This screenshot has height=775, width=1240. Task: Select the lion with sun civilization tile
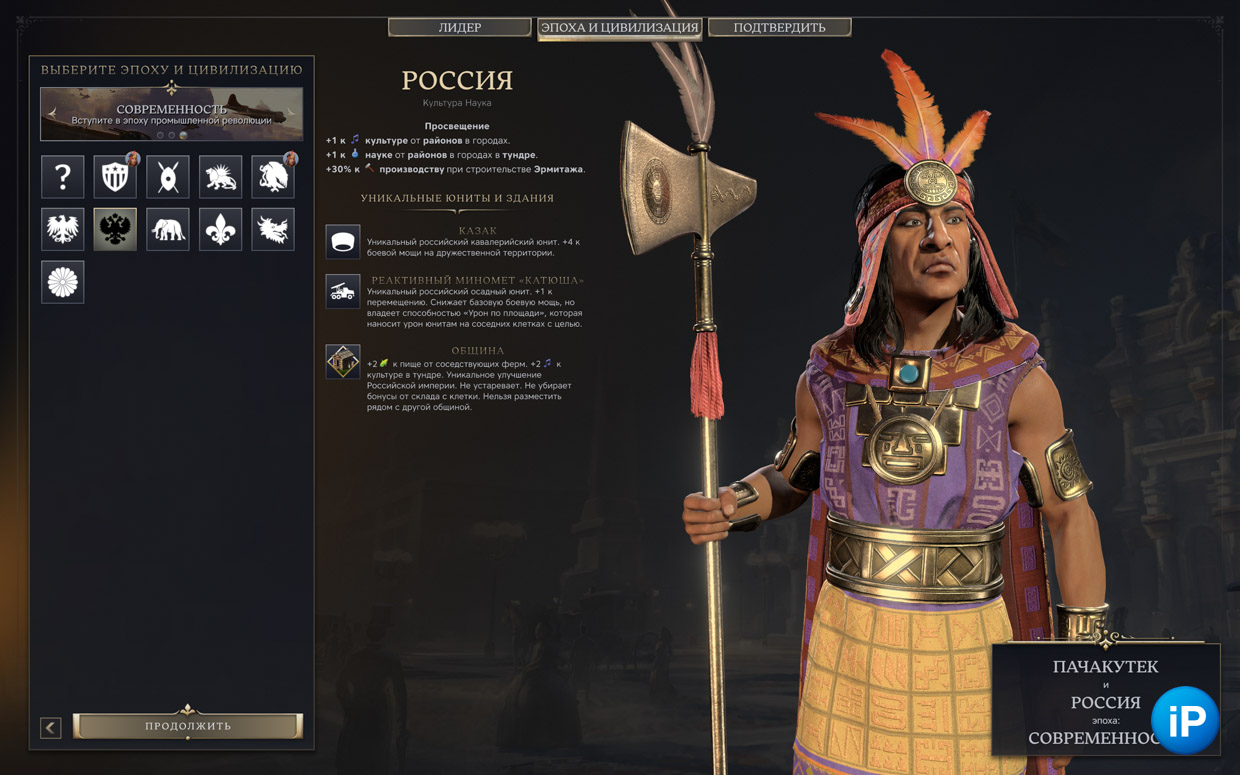pos(220,177)
